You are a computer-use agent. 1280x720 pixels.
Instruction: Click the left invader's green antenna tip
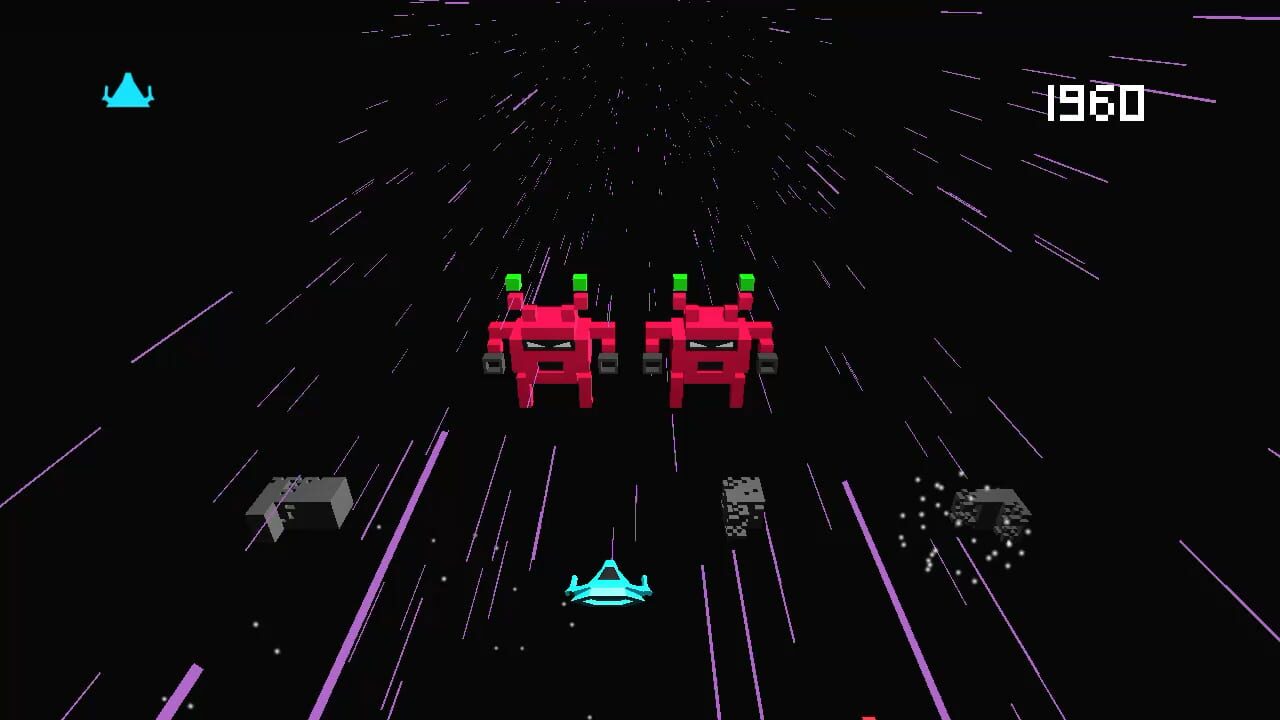tap(511, 283)
